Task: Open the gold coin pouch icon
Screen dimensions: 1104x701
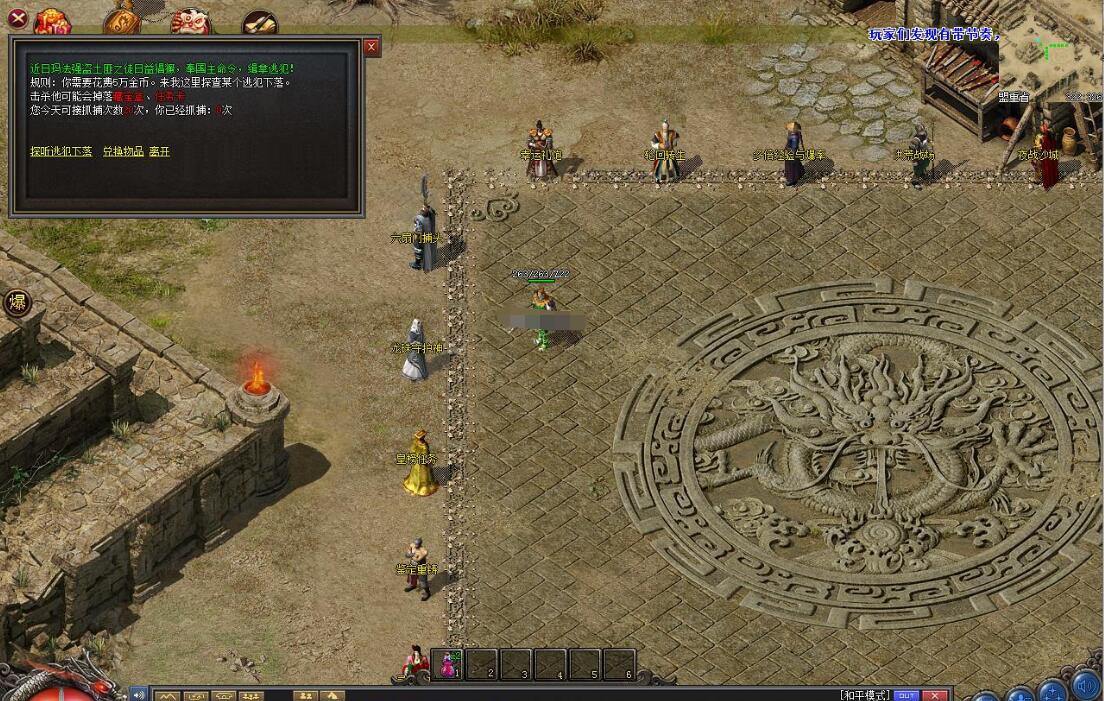Action: tap(121, 20)
